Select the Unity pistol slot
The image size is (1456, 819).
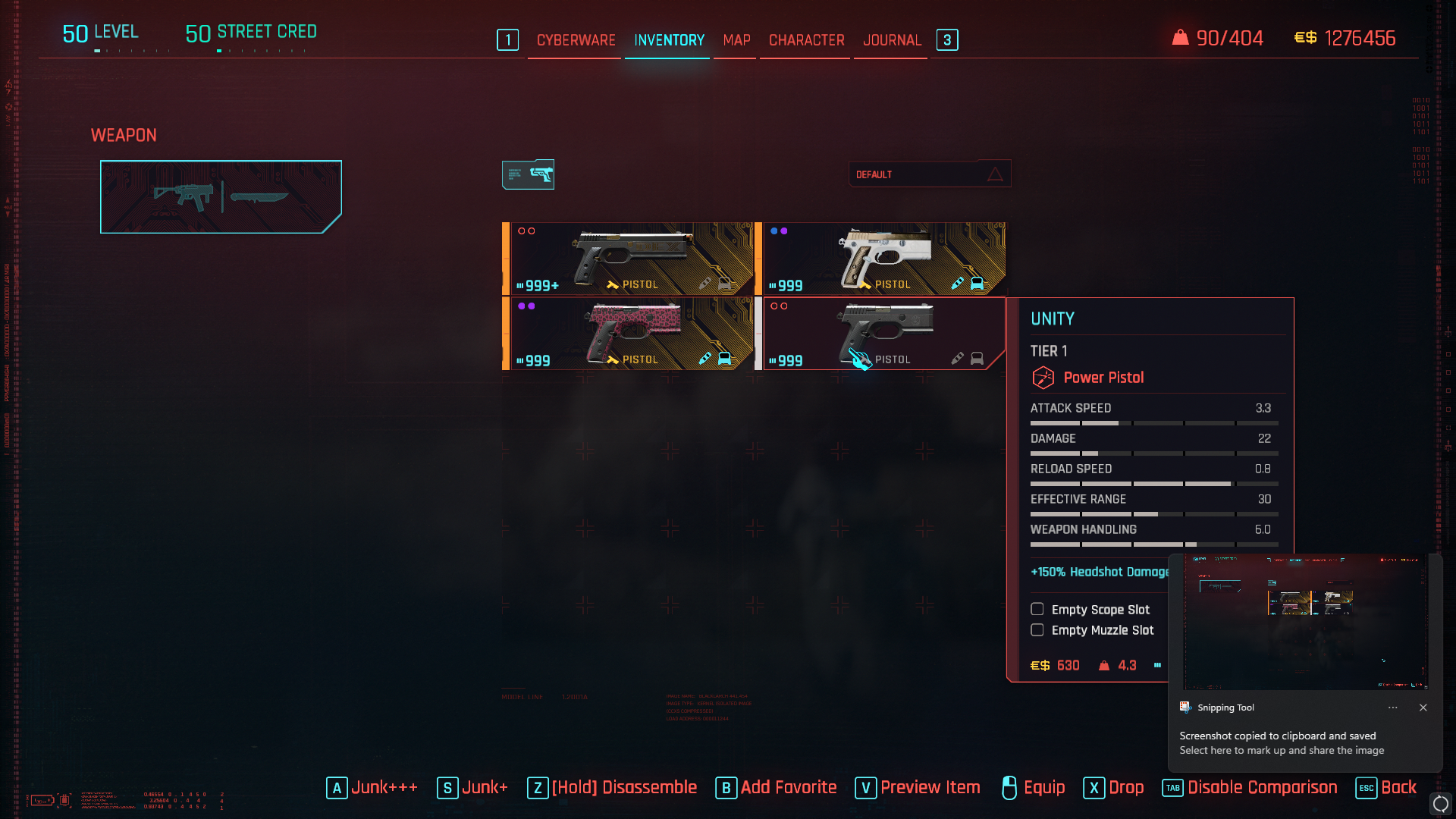(884, 334)
